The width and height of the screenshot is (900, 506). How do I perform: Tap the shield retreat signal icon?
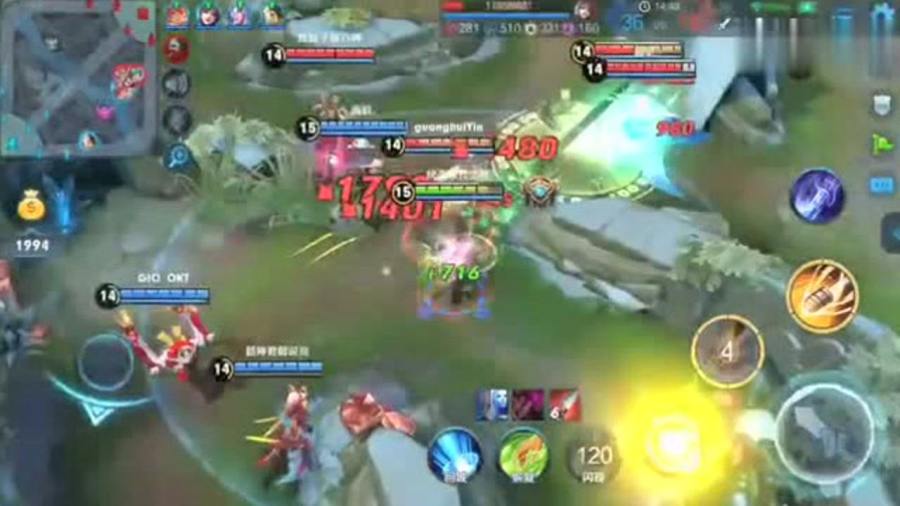[882, 105]
